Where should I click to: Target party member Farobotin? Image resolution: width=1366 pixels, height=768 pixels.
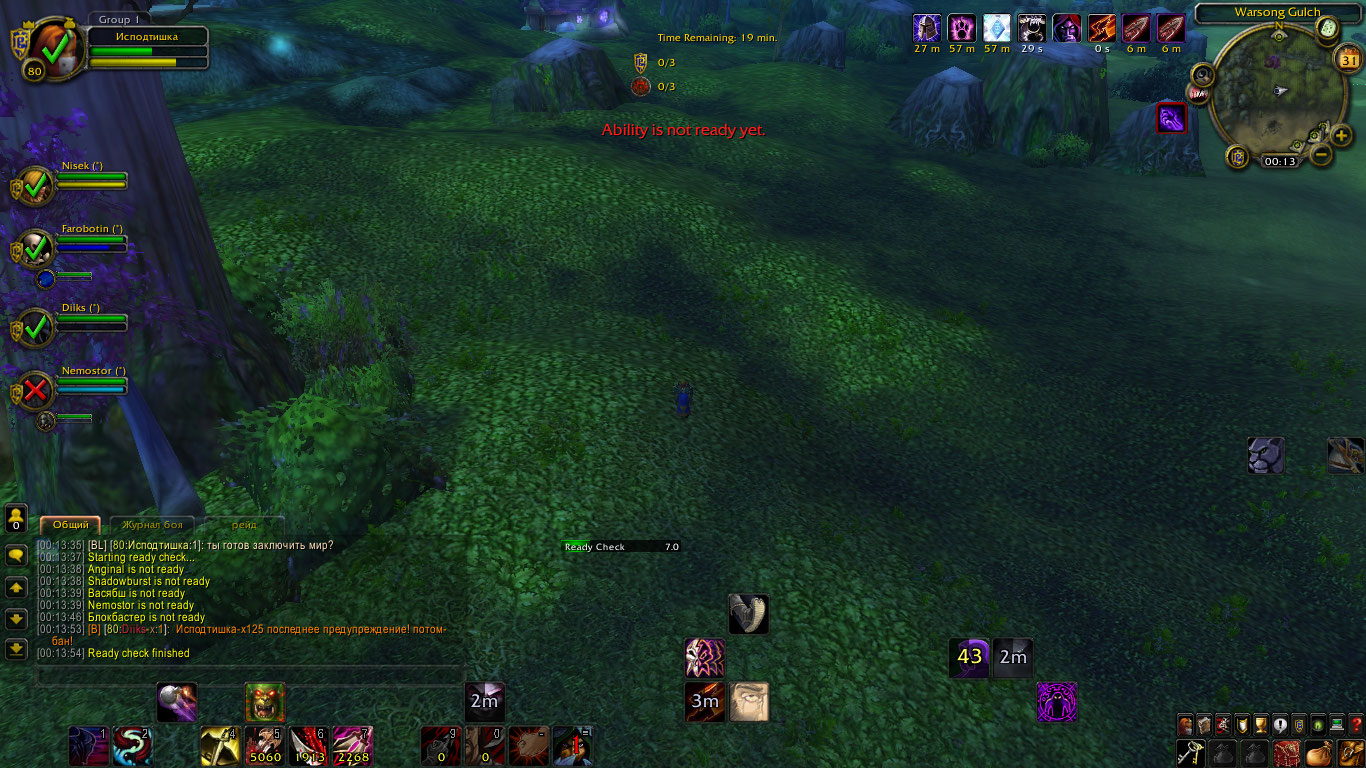pyautogui.click(x=37, y=247)
